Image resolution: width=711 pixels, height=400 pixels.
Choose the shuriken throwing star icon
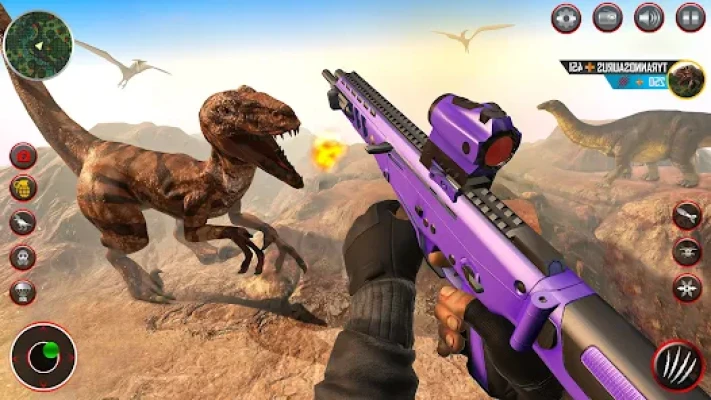[687, 287]
